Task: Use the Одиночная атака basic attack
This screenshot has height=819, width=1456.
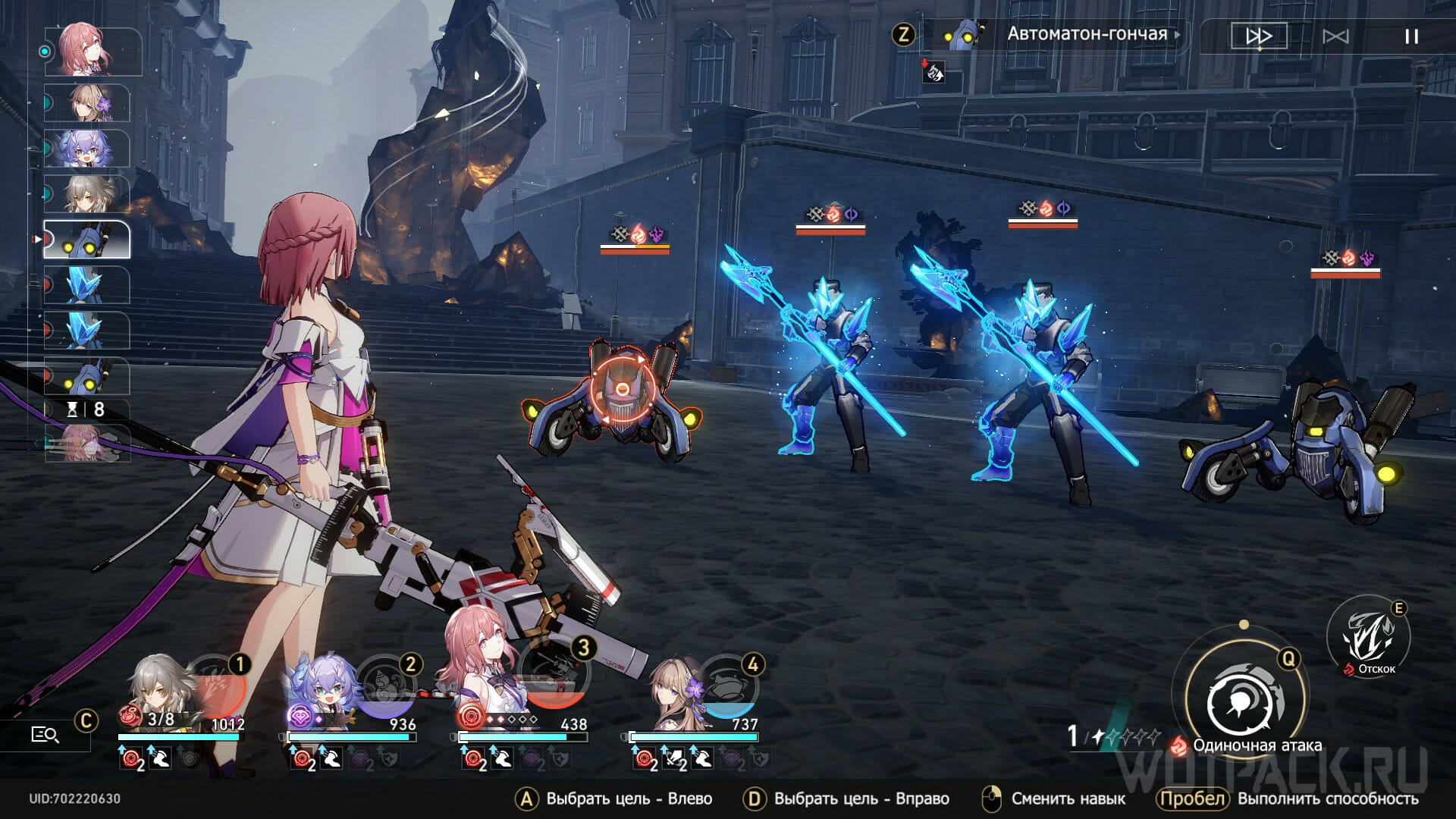Action: (x=1245, y=701)
